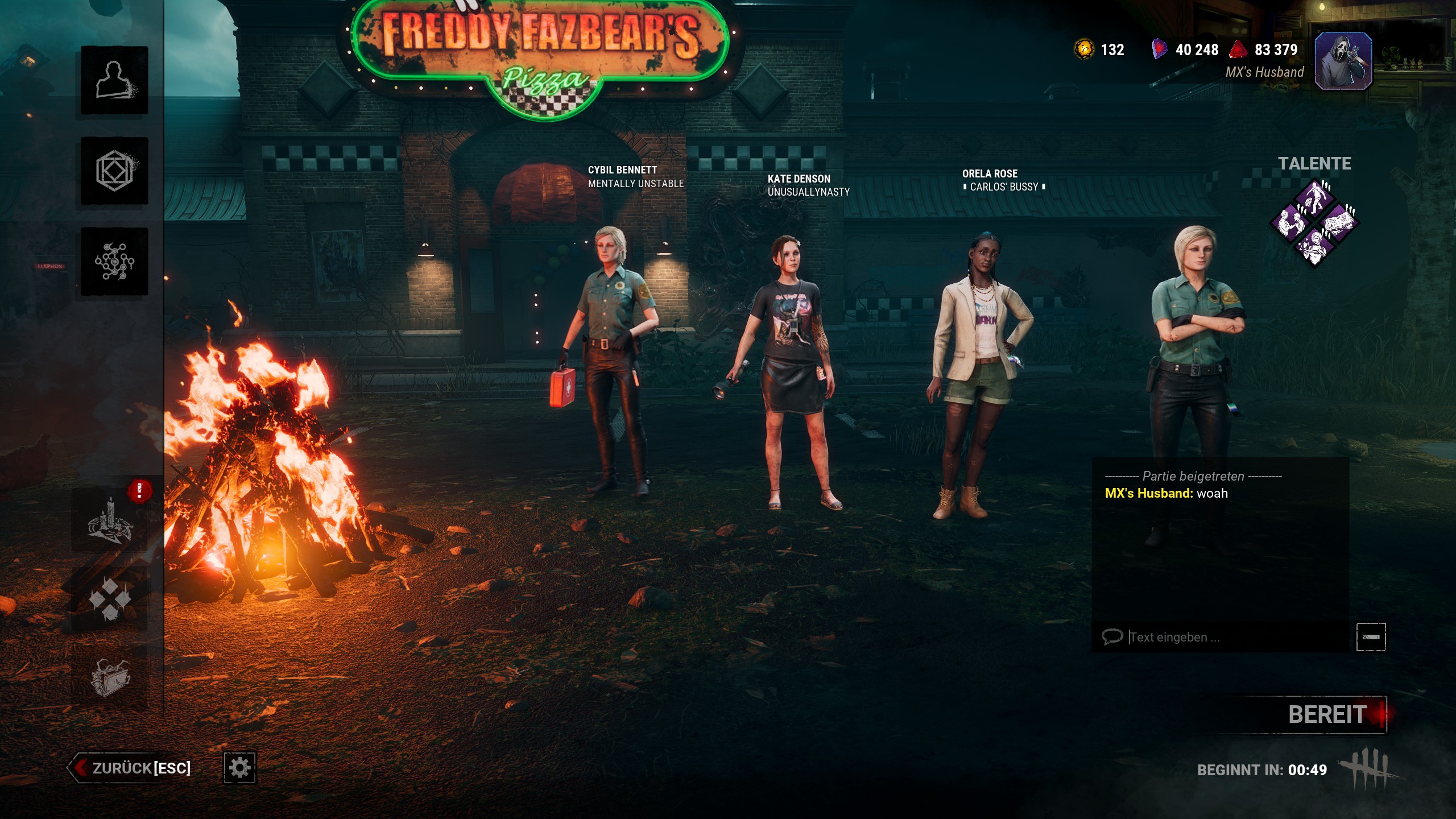Open the bloodweb node icon
This screenshot has height=819, width=1456.
pyautogui.click(x=114, y=262)
